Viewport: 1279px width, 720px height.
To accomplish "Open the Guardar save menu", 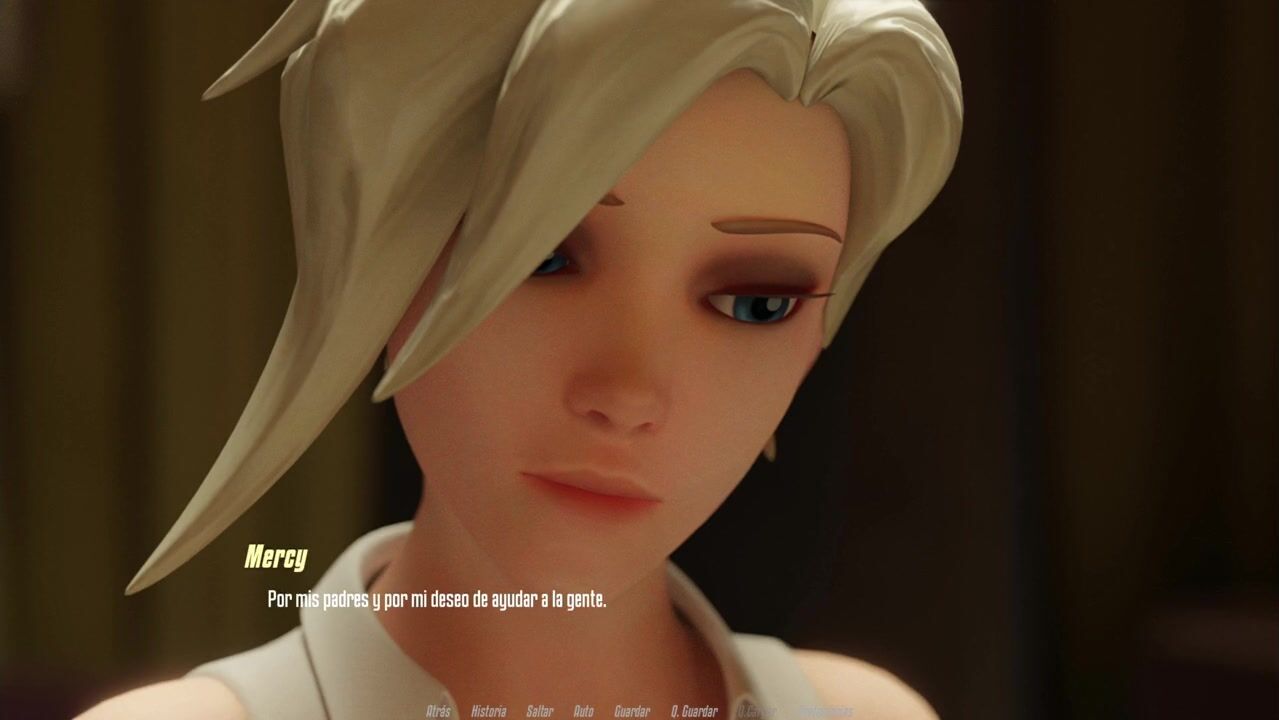I will point(632,711).
